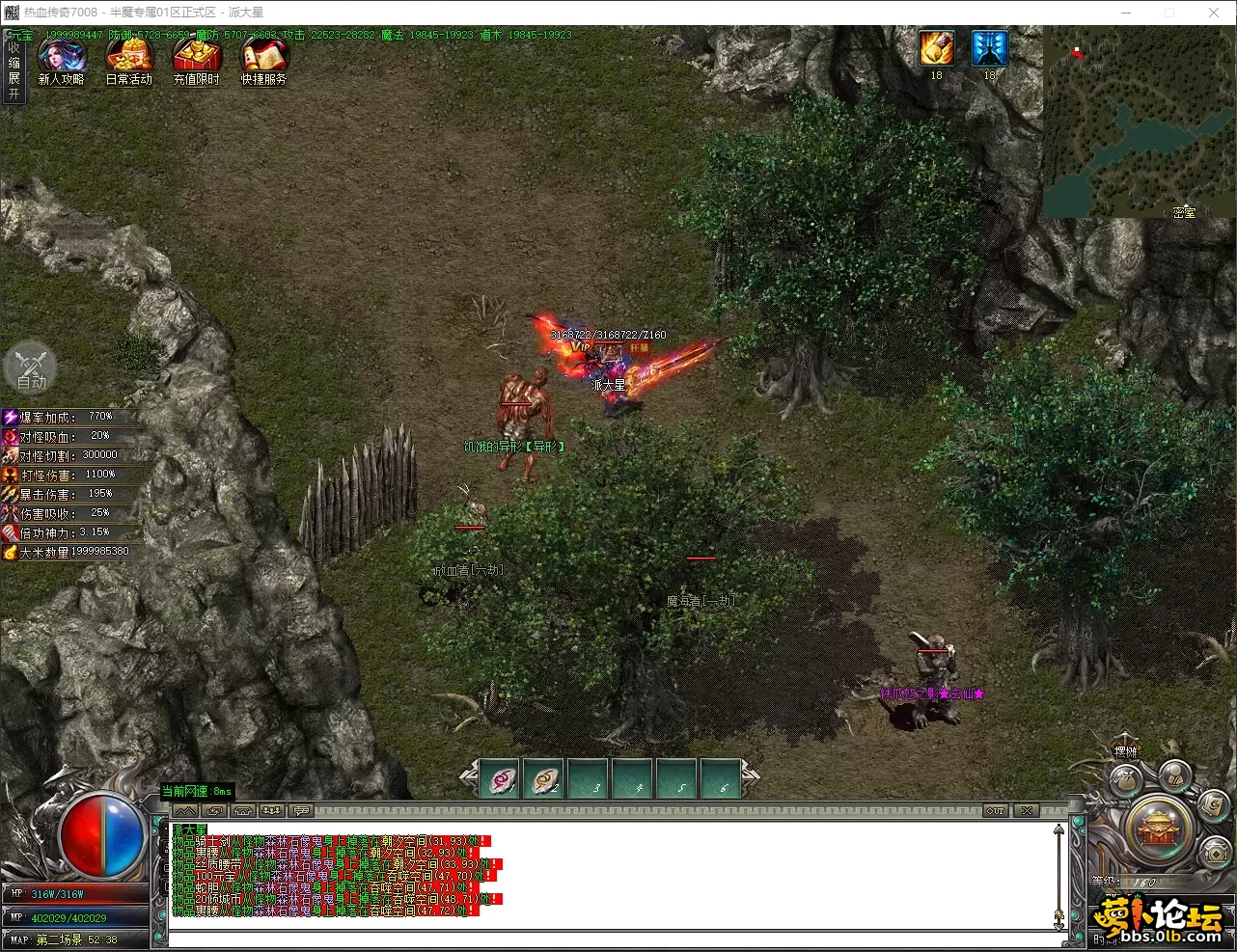Use the item in hotbar slot 1
1237x952 pixels.
tap(502, 779)
